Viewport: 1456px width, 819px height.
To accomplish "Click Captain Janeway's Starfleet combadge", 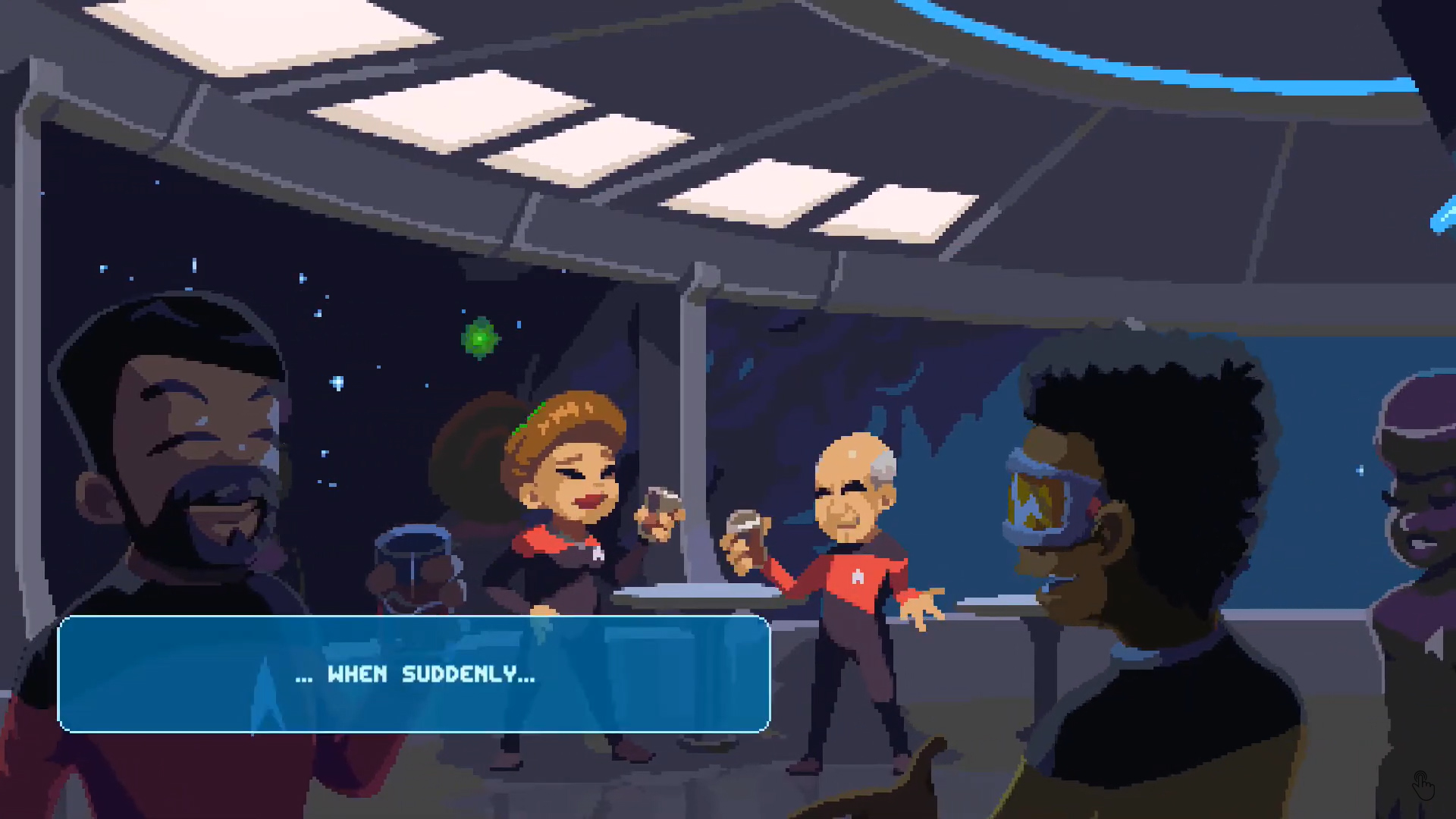I will [599, 554].
